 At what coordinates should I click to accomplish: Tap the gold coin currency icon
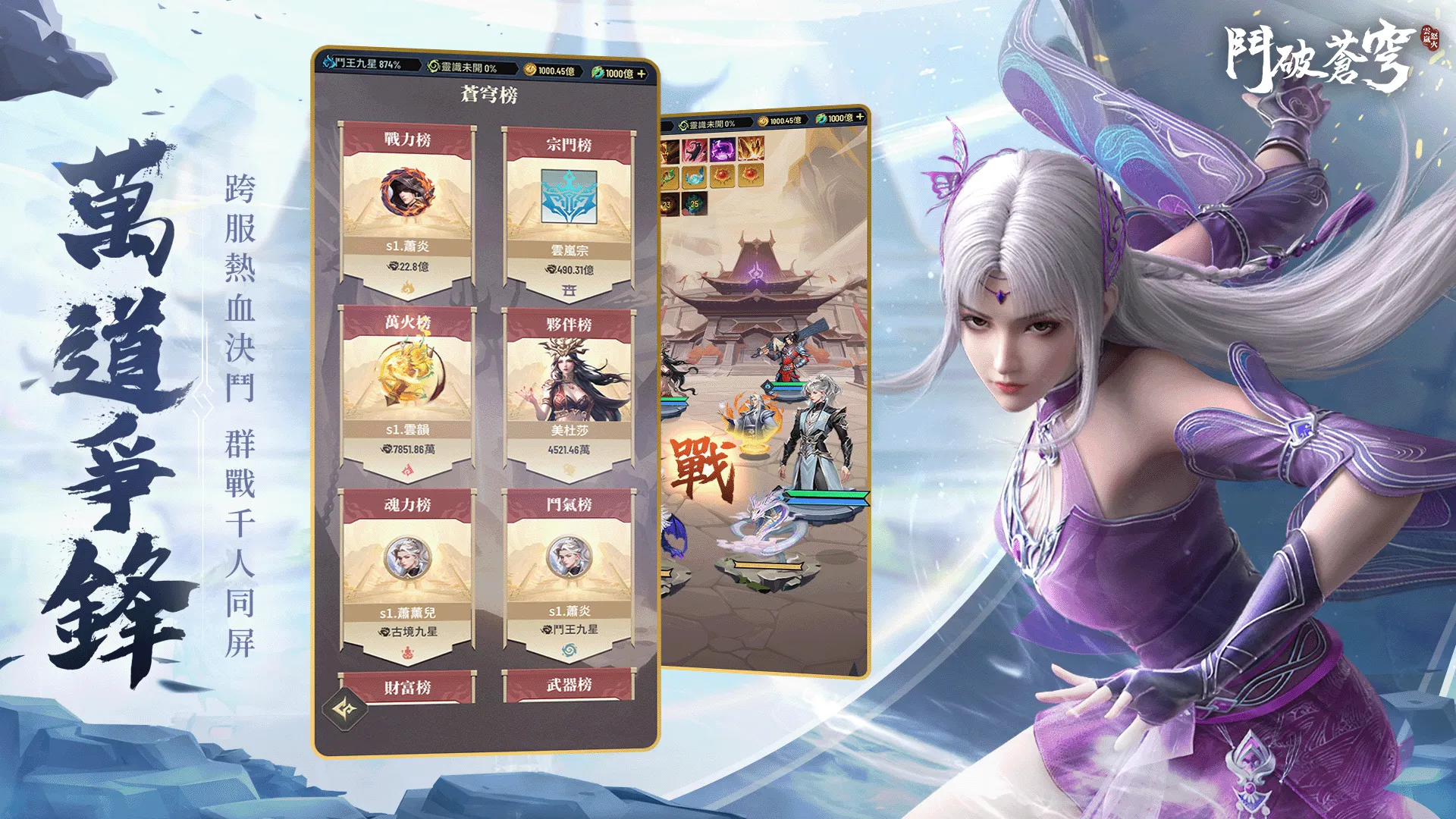(529, 68)
